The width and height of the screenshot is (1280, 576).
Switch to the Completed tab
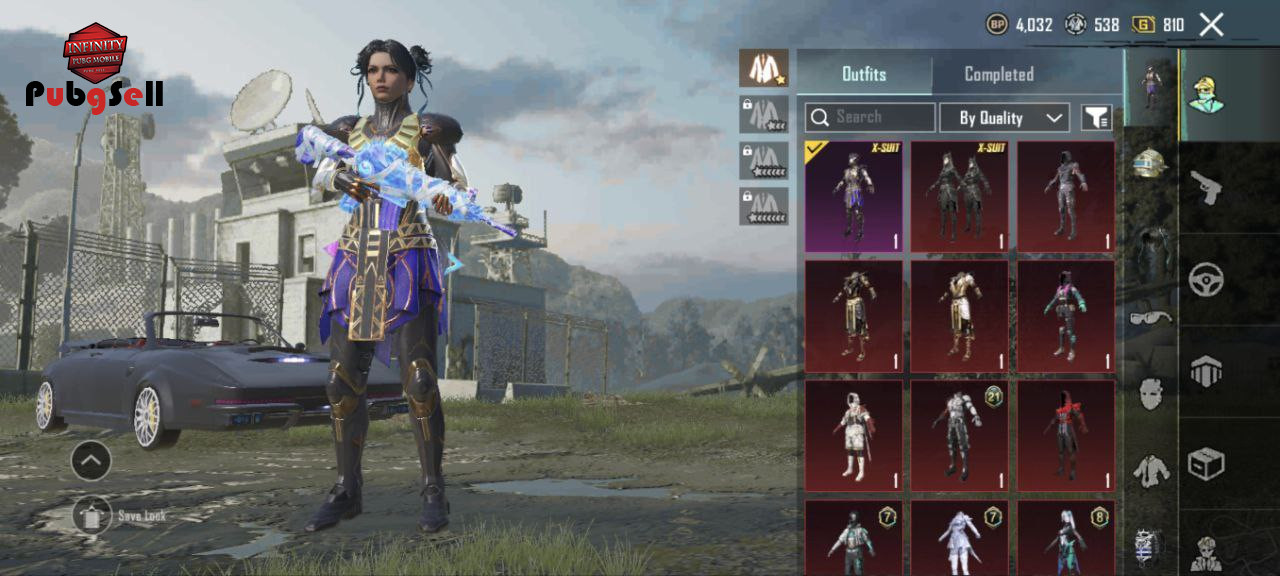coord(998,74)
